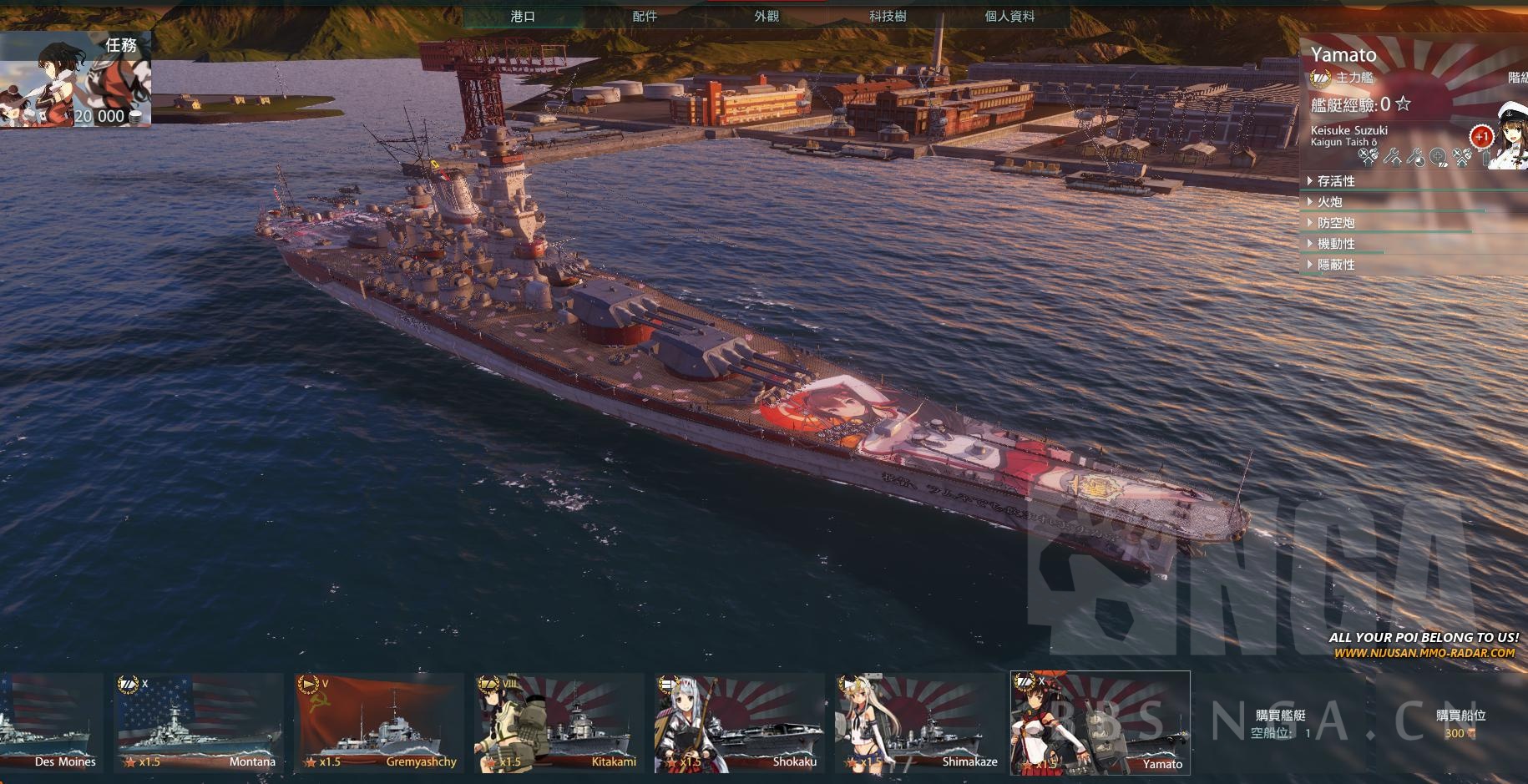
Task: Expand the 機動性 maneuverability section
Action: [1336, 244]
